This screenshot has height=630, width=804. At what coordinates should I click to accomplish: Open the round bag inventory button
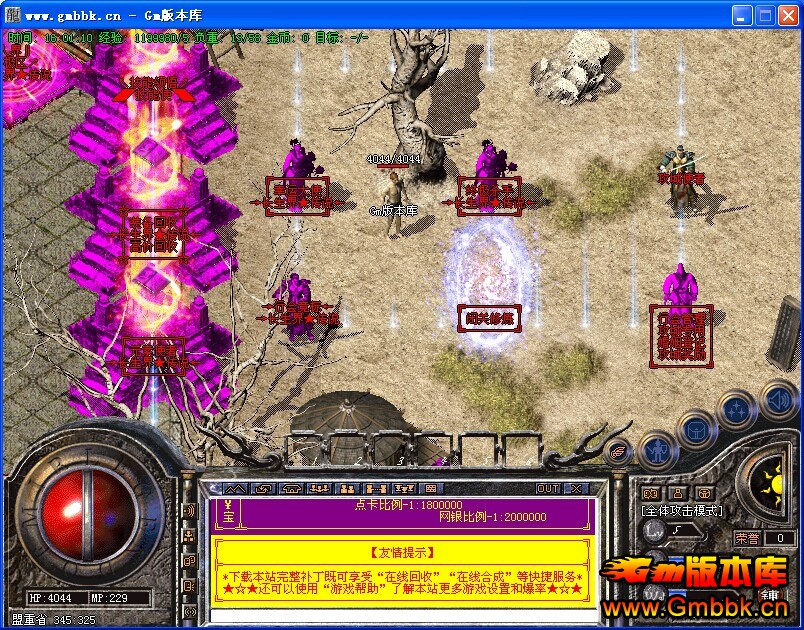coord(696,430)
